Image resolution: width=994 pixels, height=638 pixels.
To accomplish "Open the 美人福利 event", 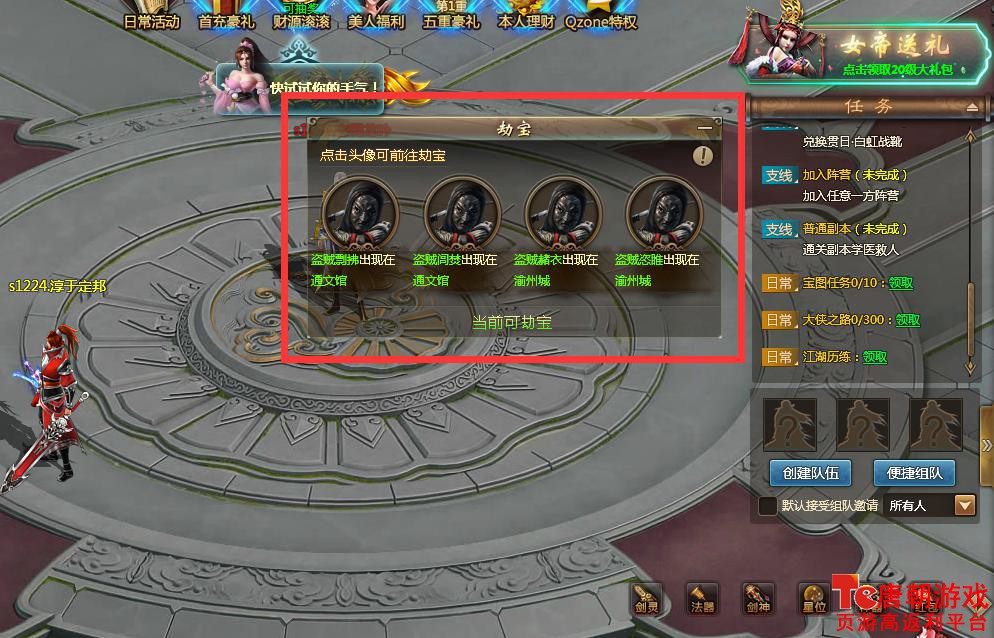I will [376, 16].
